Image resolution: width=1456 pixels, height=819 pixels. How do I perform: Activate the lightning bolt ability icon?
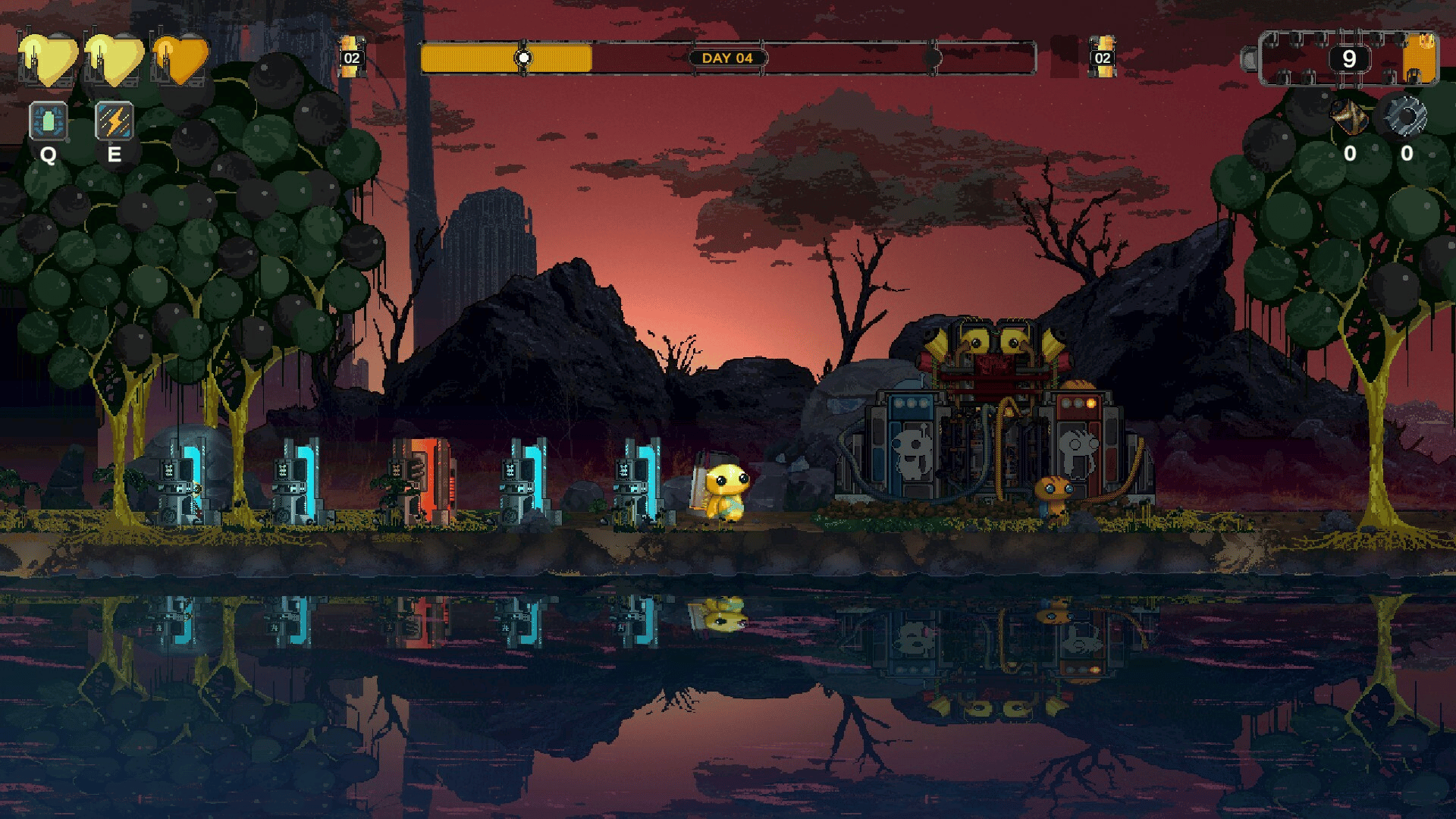pos(114,121)
